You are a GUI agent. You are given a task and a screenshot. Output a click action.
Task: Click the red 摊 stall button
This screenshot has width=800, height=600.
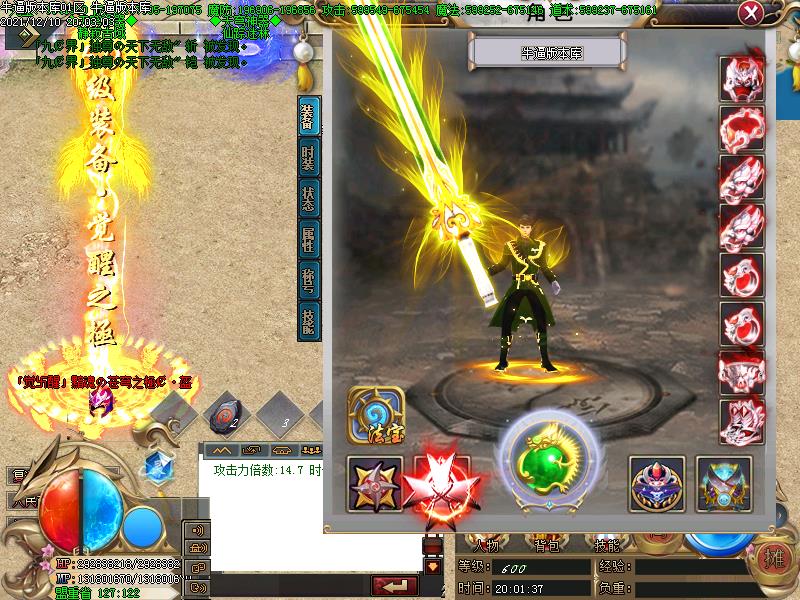pyautogui.click(x=773, y=558)
